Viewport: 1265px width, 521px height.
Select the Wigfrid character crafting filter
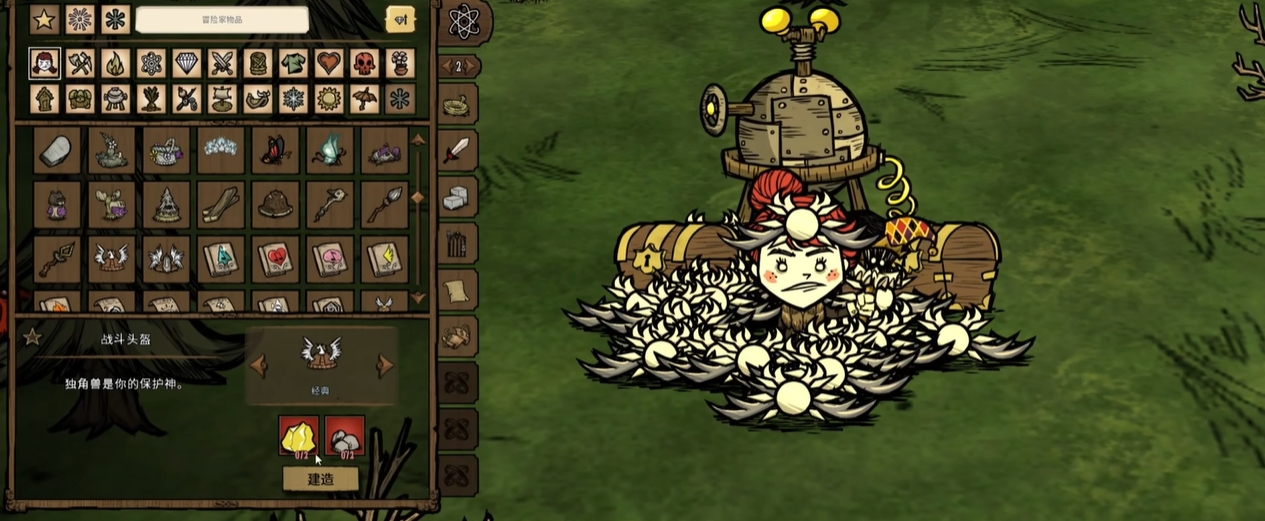44,64
